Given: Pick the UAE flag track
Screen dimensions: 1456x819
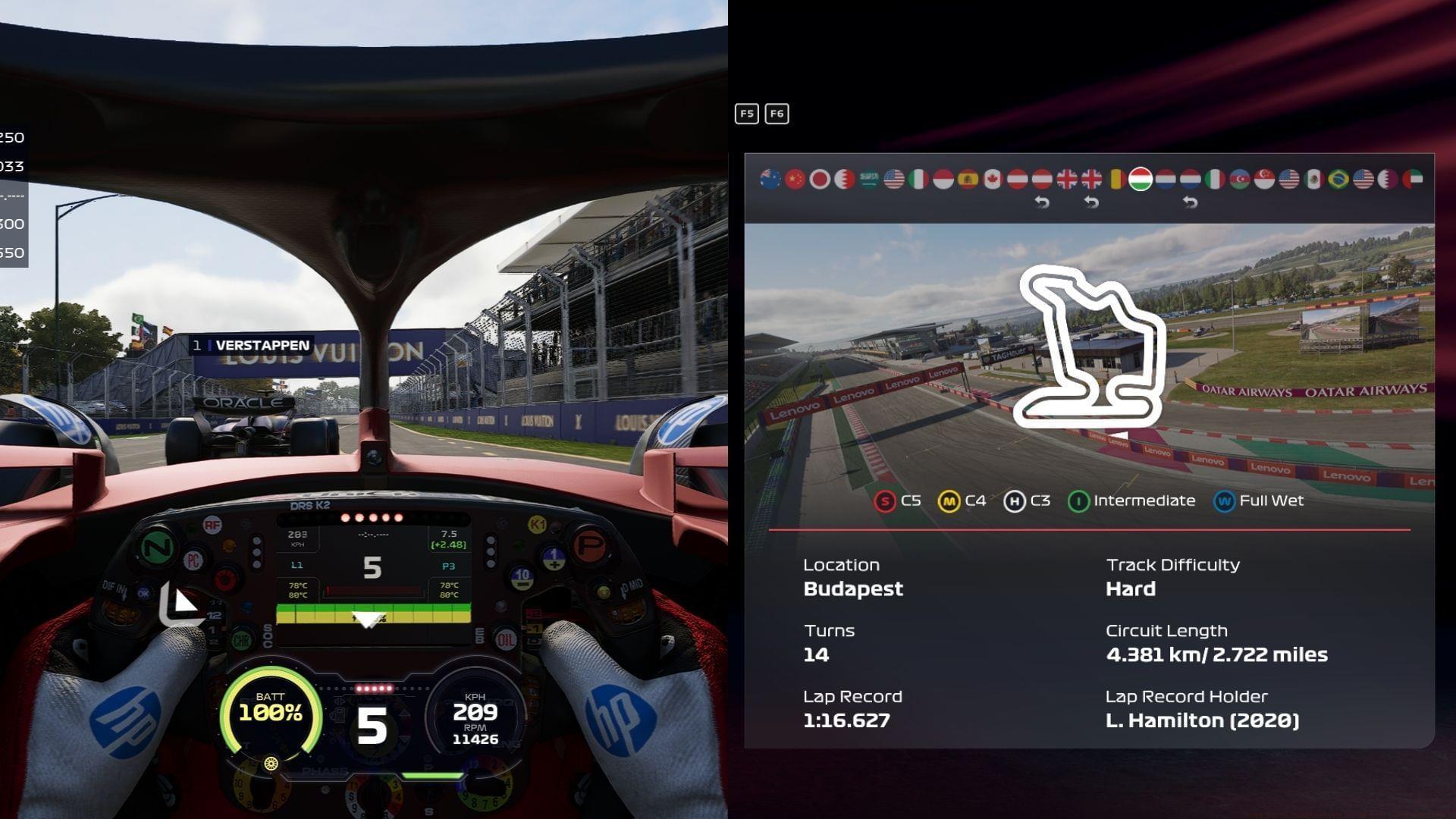Looking at the screenshot, I should 1412,179.
